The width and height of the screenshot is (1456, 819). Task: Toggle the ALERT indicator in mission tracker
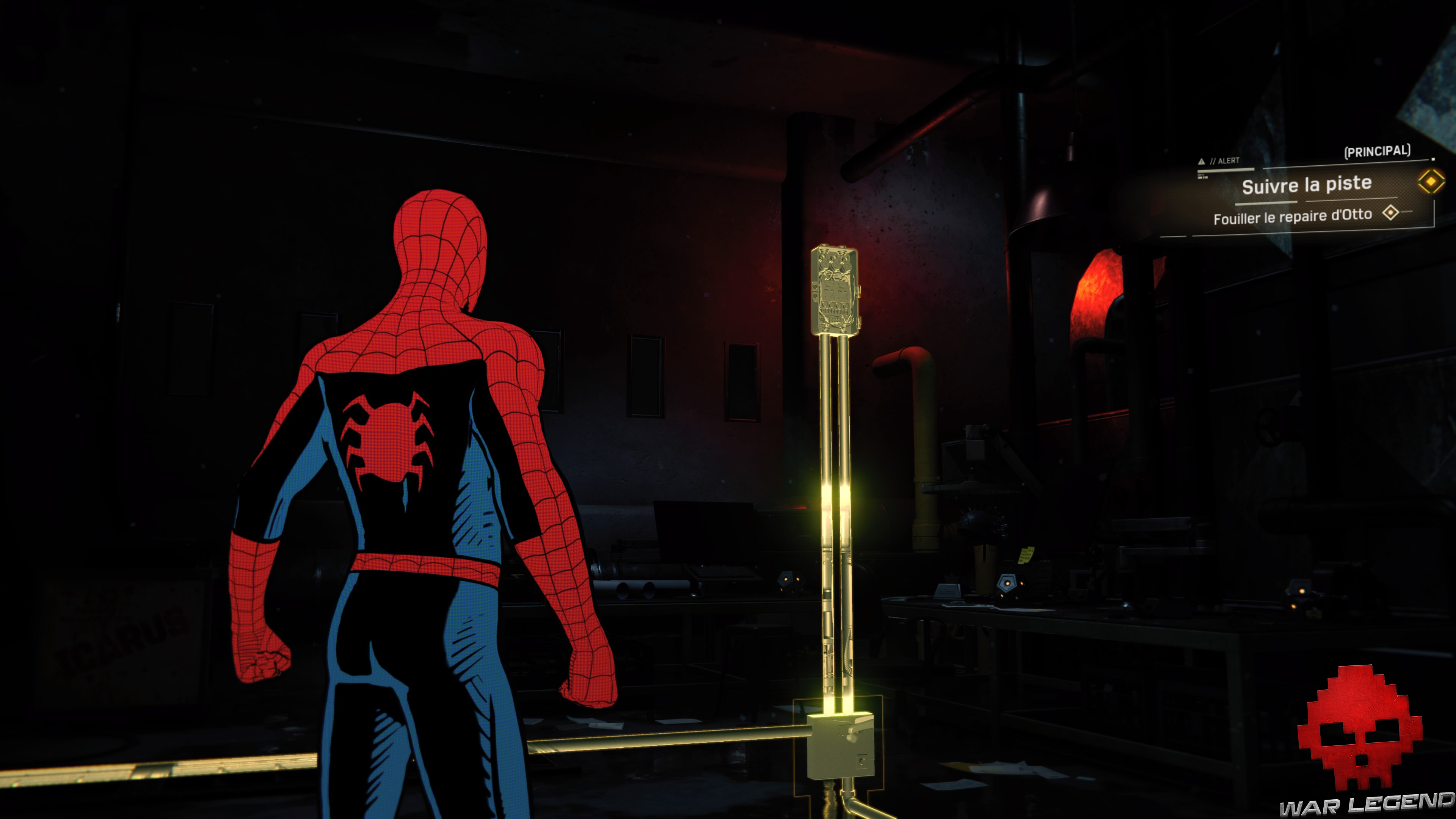point(1226,160)
